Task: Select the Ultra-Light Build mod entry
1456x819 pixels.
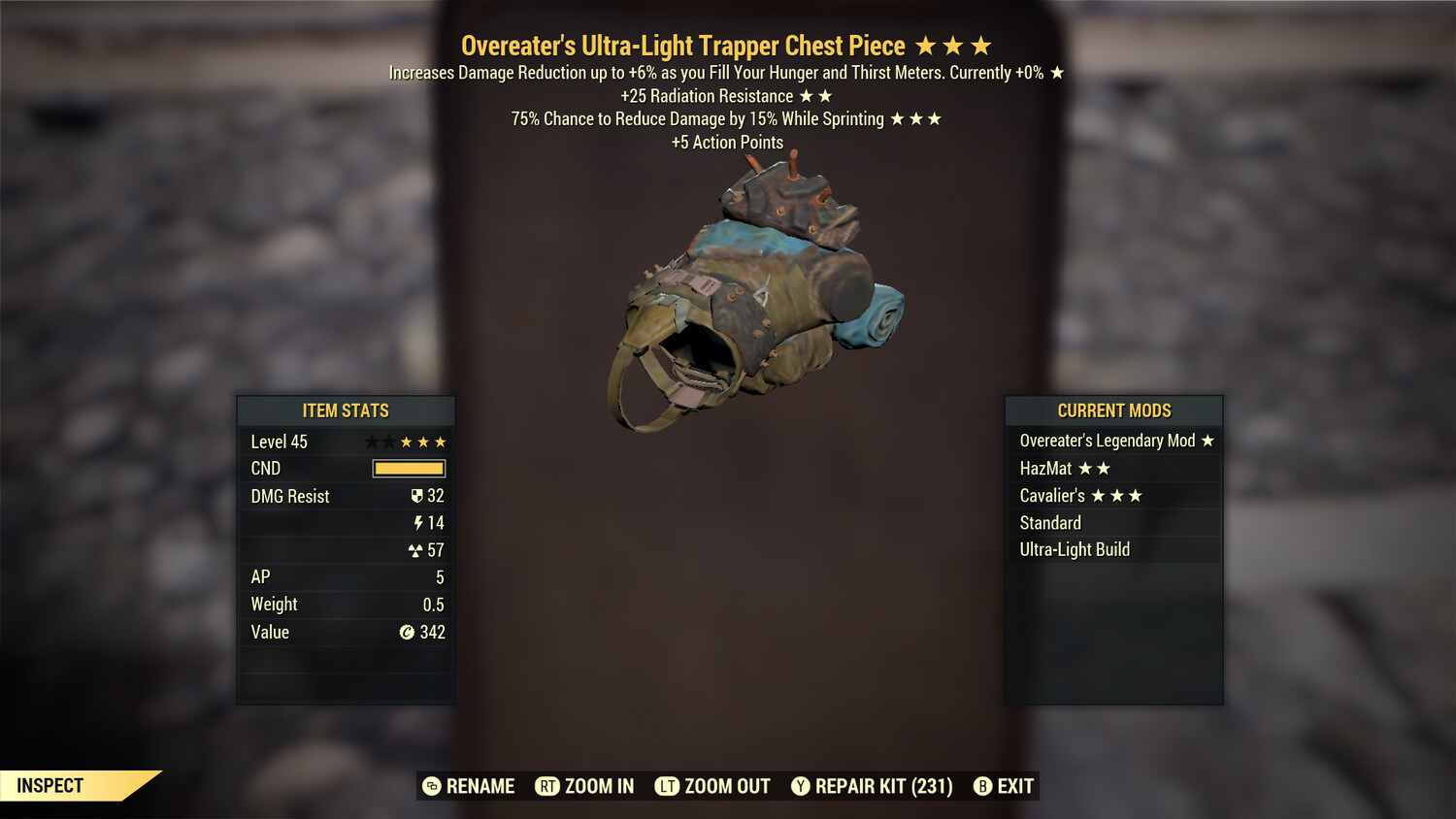Action: pyautogui.click(x=1075, y=549)
